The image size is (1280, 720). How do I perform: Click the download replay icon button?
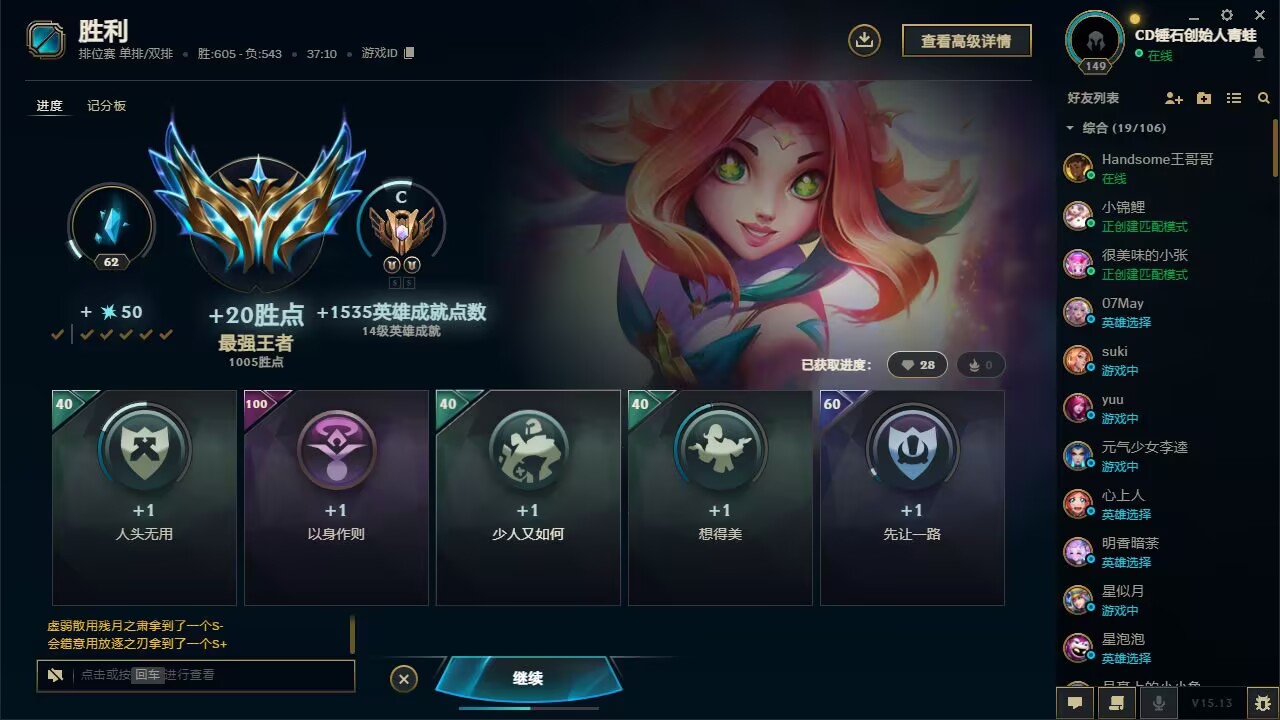864,40
